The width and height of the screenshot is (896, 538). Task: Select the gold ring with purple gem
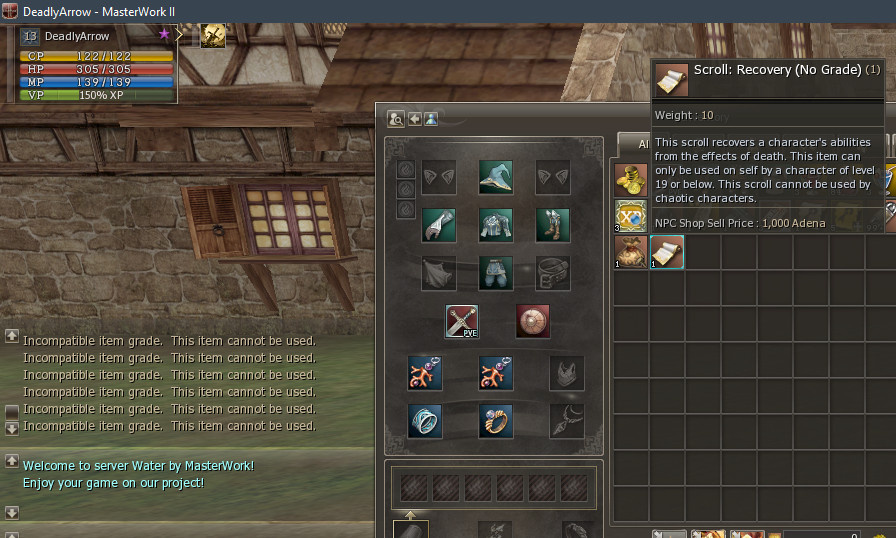tap(495, 421)
